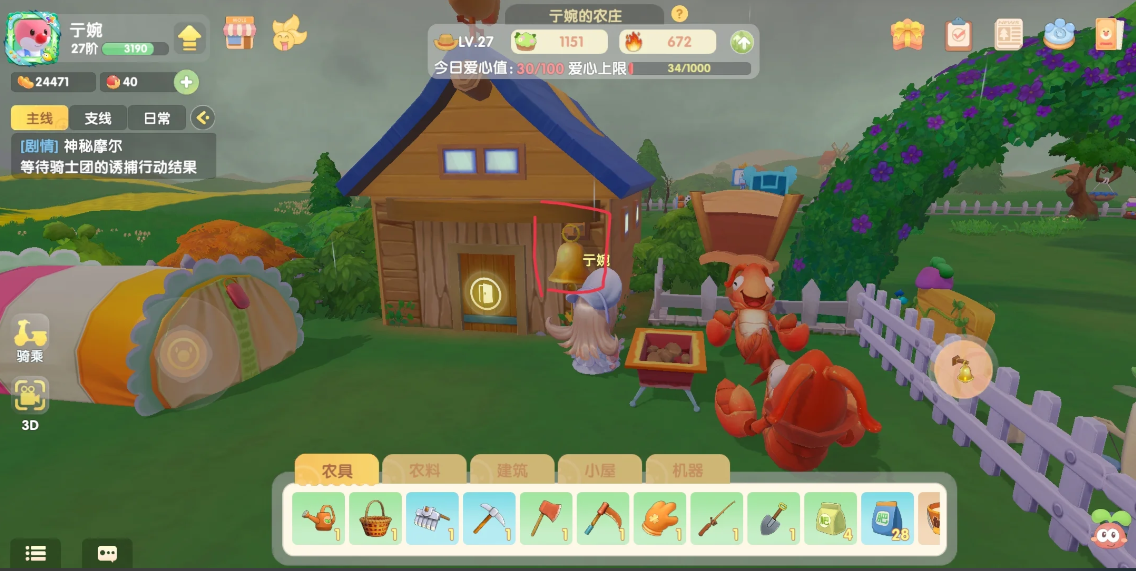Enter the house via the door button
Screen dimensions: 1136x571
pos(487,294)
